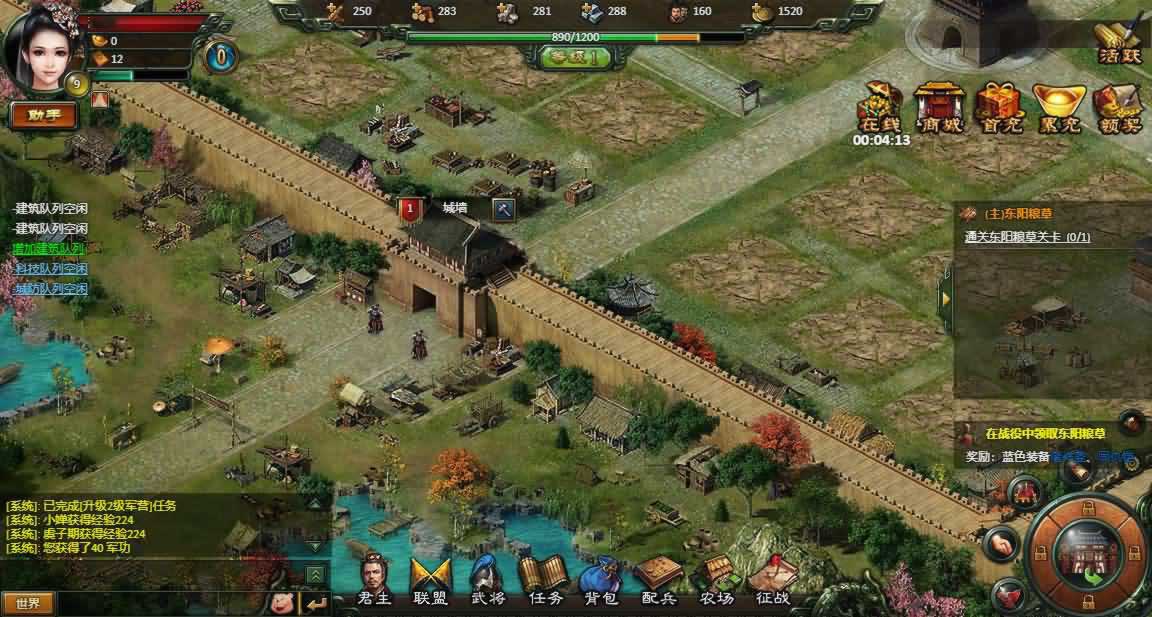Open the 首充 first-recharge gift box
Screen dimensions: 1152x617
click(x=998, y=108)
